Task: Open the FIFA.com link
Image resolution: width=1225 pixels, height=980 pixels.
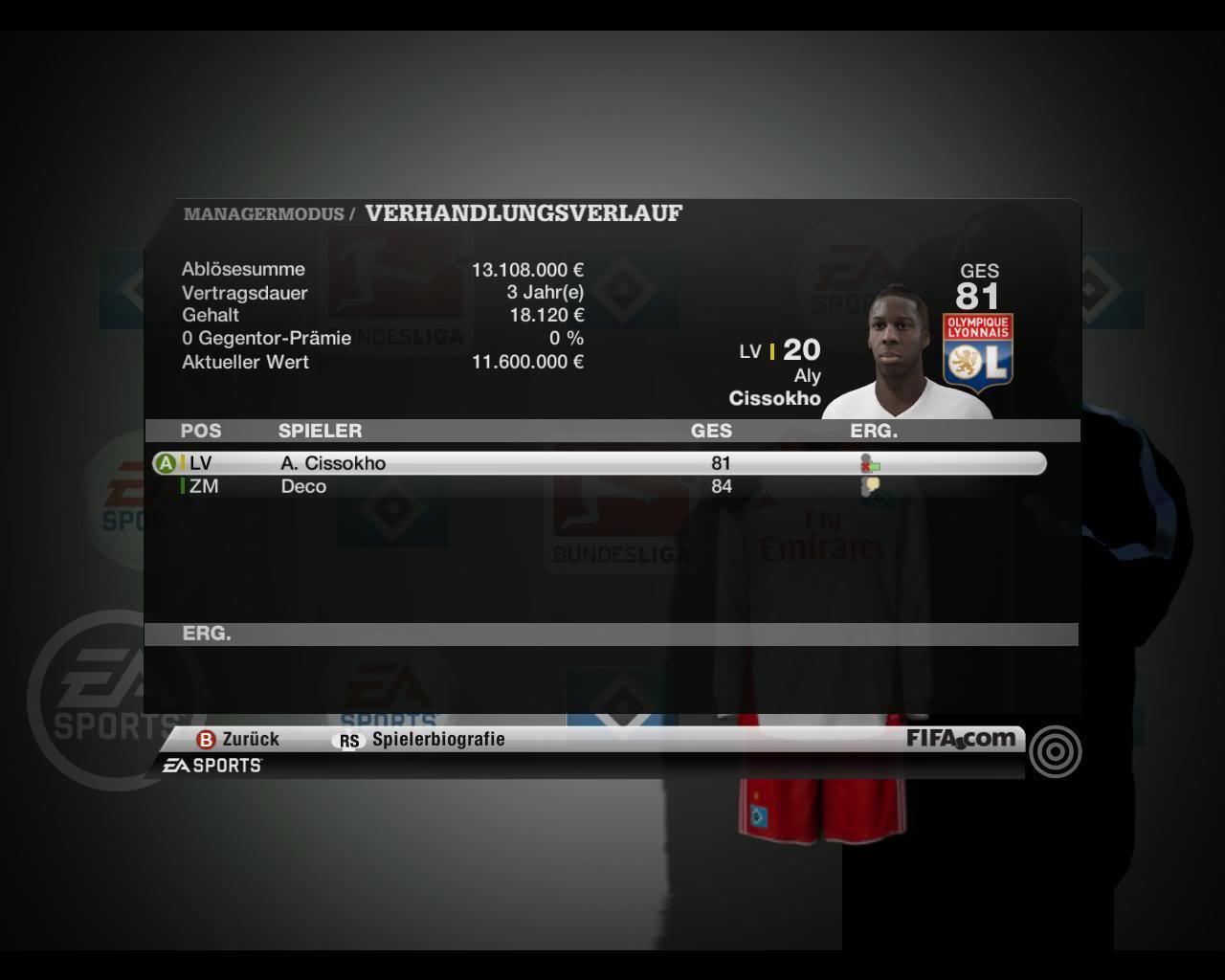Action: (x=960, y=738)
